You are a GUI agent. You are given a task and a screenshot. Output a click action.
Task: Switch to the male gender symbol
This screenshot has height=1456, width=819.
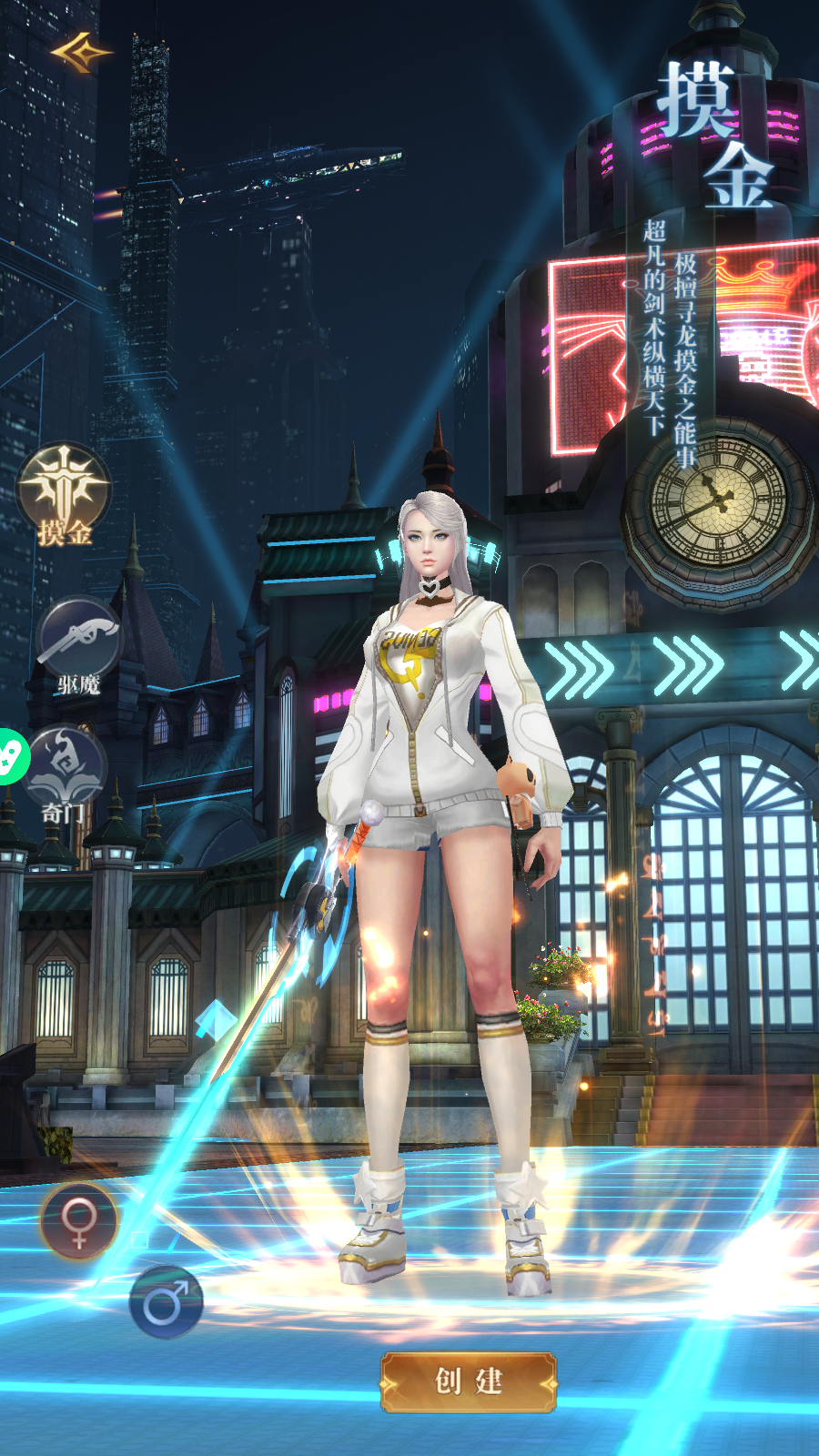(x=166, y=1301)
